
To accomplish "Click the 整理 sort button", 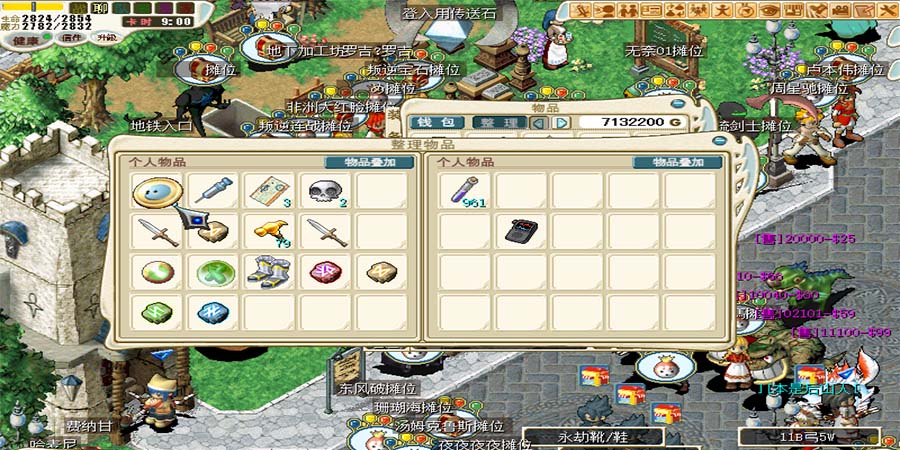I will 499,123.
